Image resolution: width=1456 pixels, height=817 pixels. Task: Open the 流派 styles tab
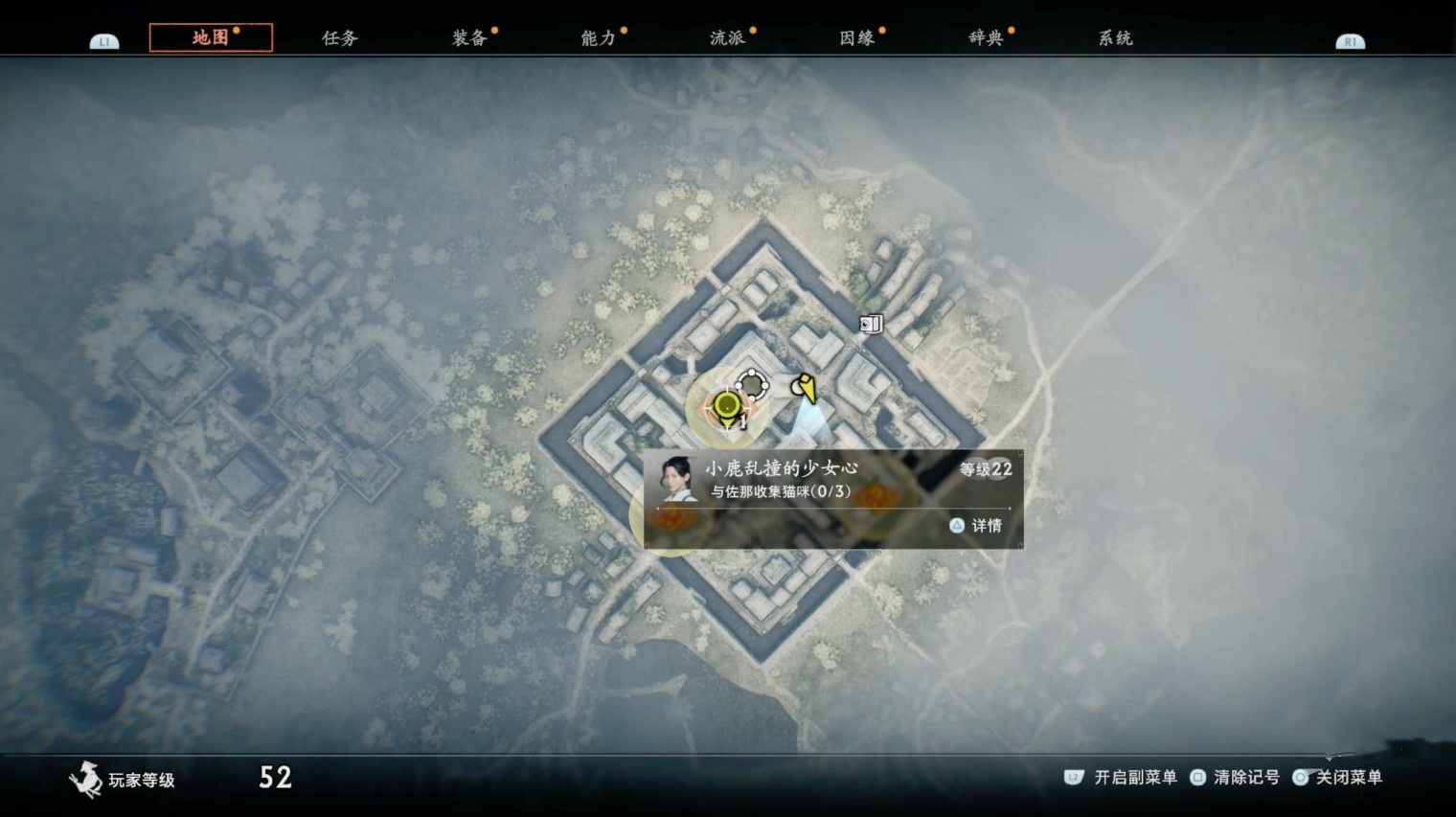[x=727, y=38]
